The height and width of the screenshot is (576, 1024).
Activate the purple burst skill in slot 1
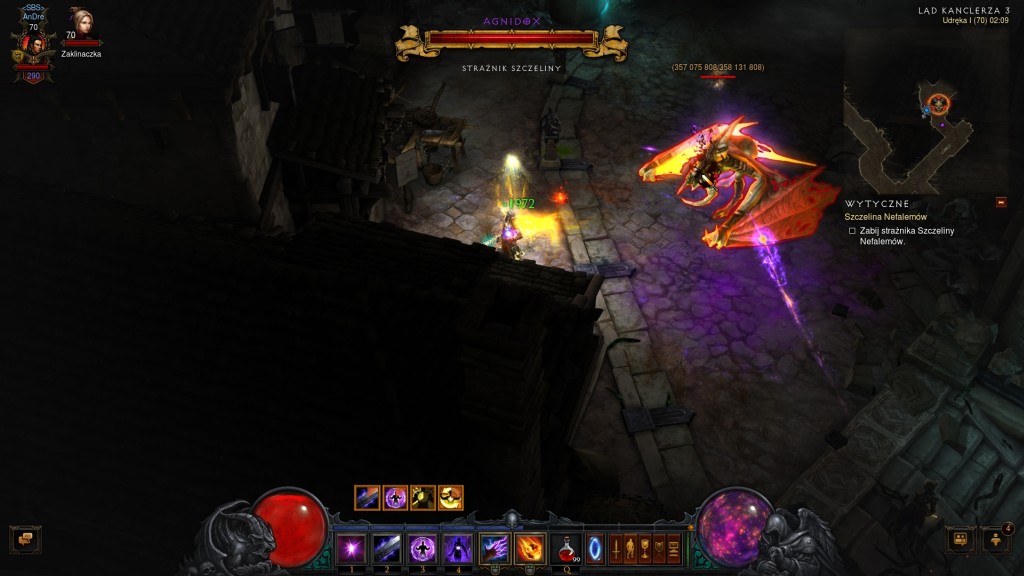350,548
